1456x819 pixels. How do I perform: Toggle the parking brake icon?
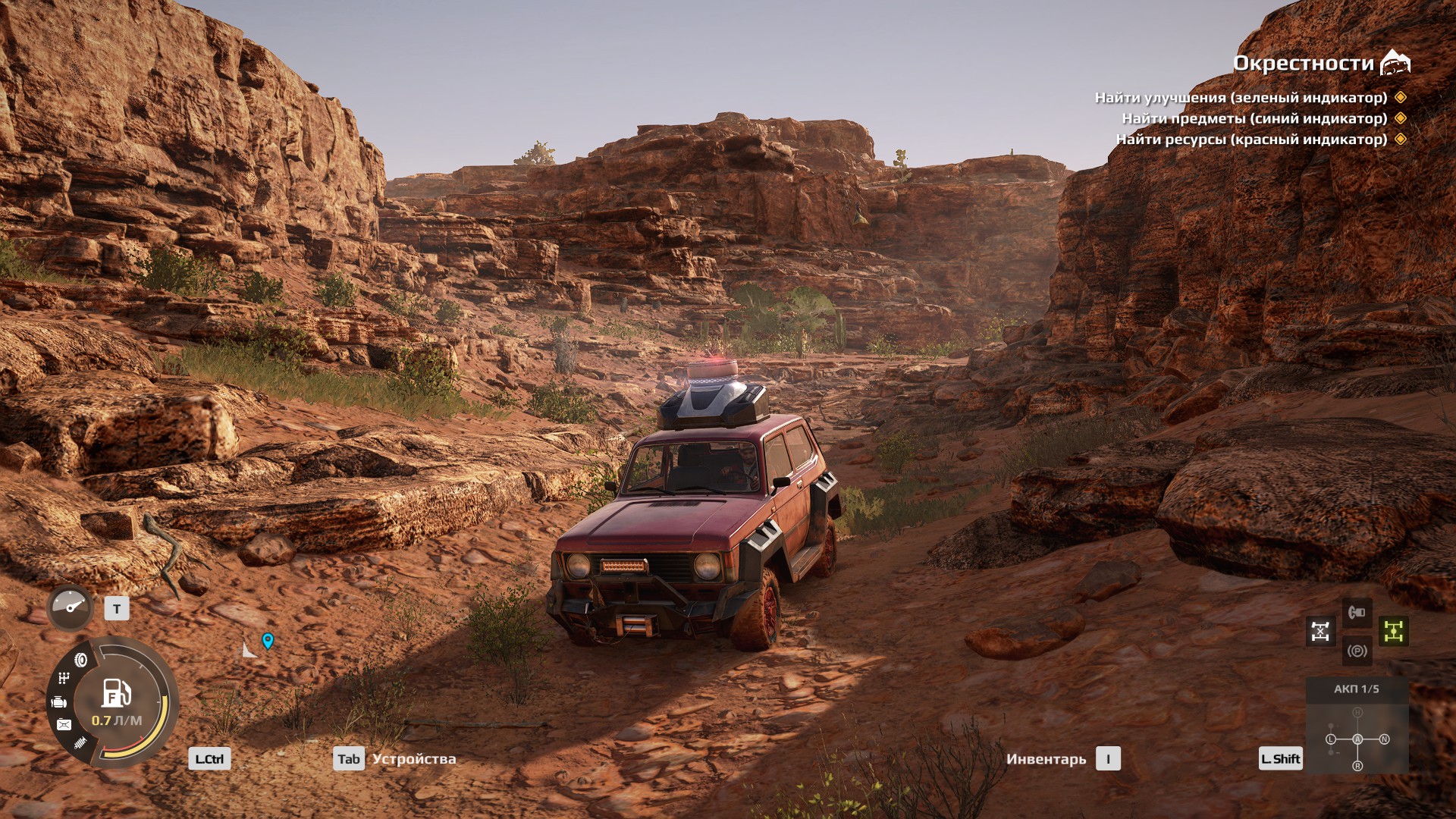pyautogui.click(x=1357, y=651)
